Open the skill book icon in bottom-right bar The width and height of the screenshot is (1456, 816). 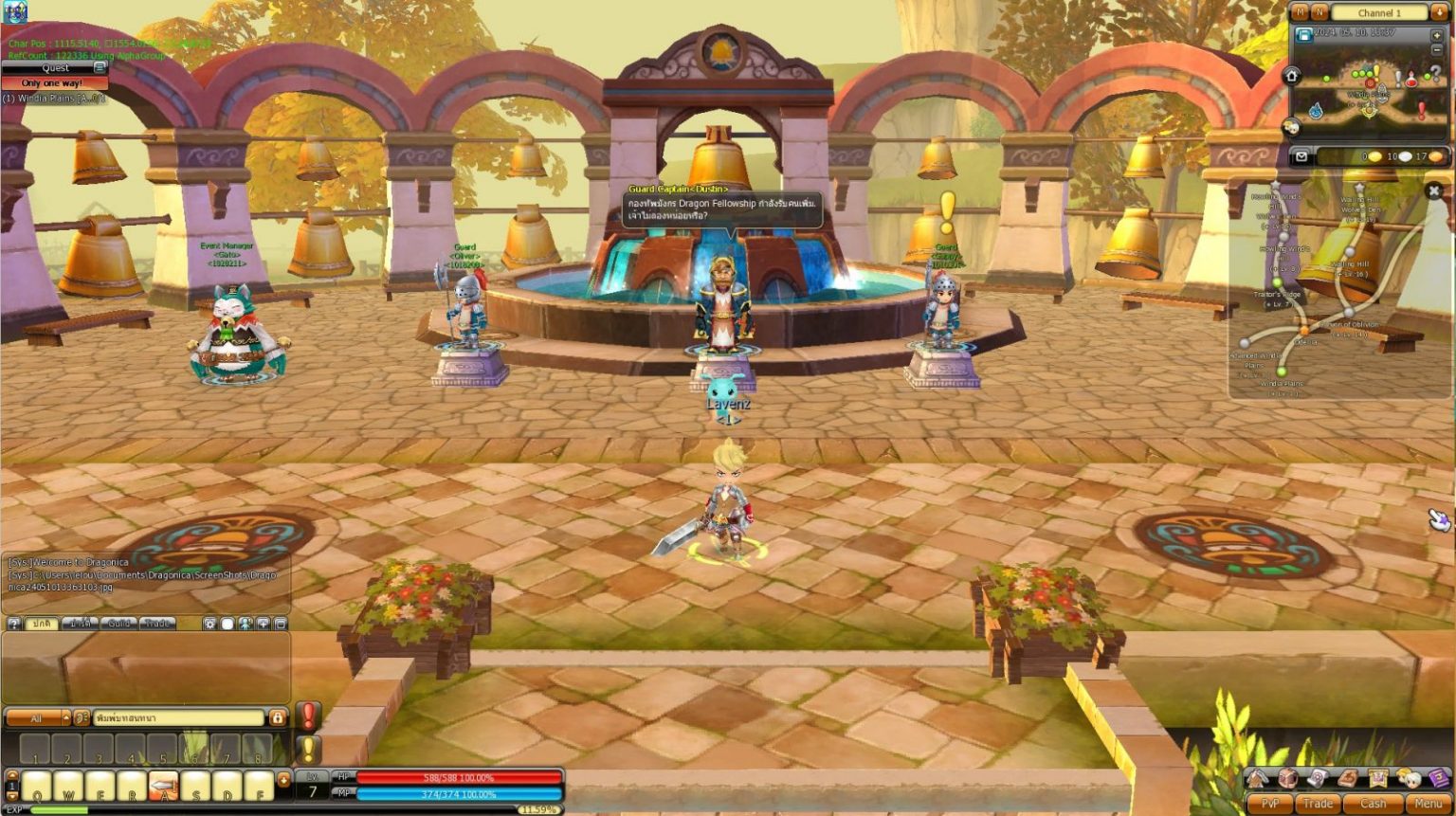1346,779
